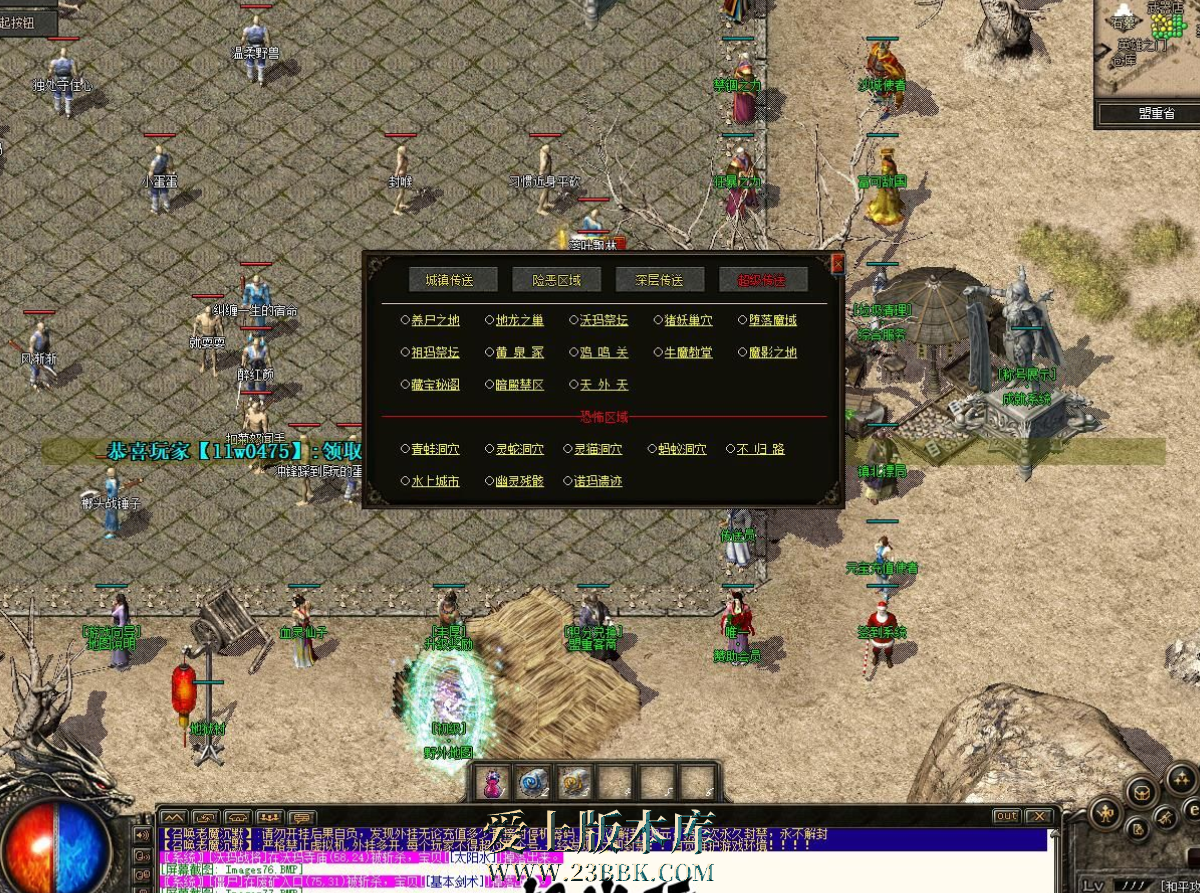Close the teleport dialog window
The height and width of the screenshot is (893, 1200).
point(838,263)
